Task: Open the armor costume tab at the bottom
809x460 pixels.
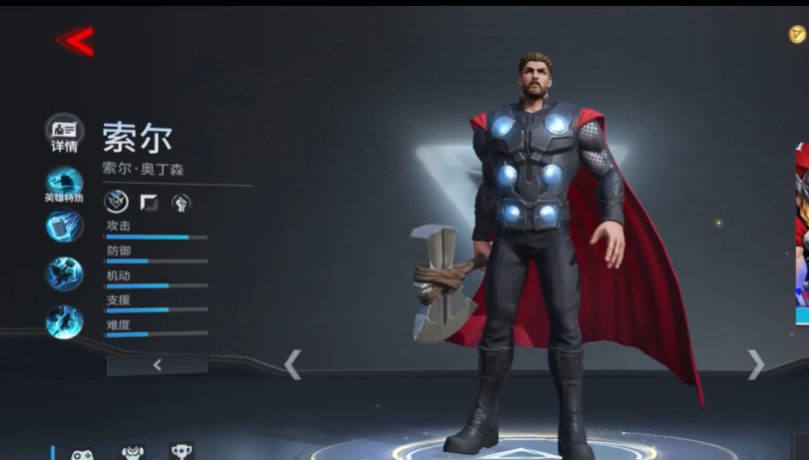Action: point(132,453)
